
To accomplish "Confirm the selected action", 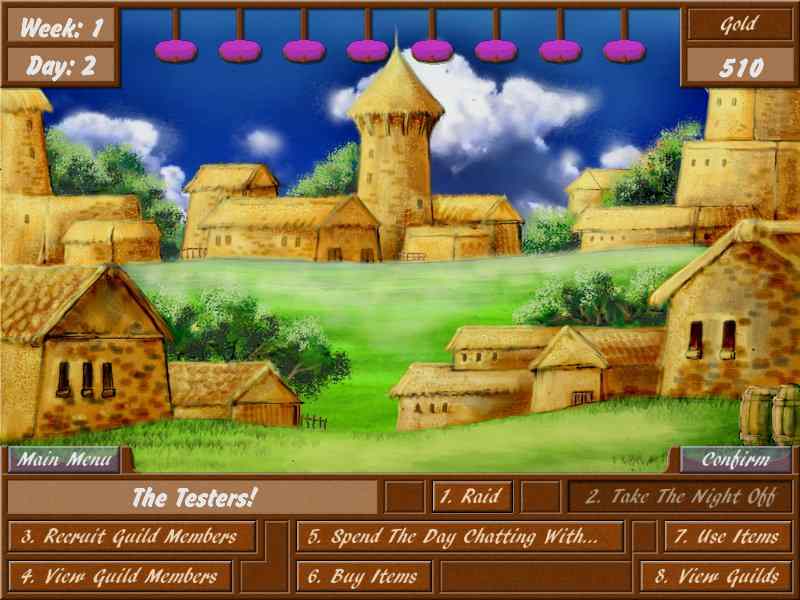I will point(735,460).
